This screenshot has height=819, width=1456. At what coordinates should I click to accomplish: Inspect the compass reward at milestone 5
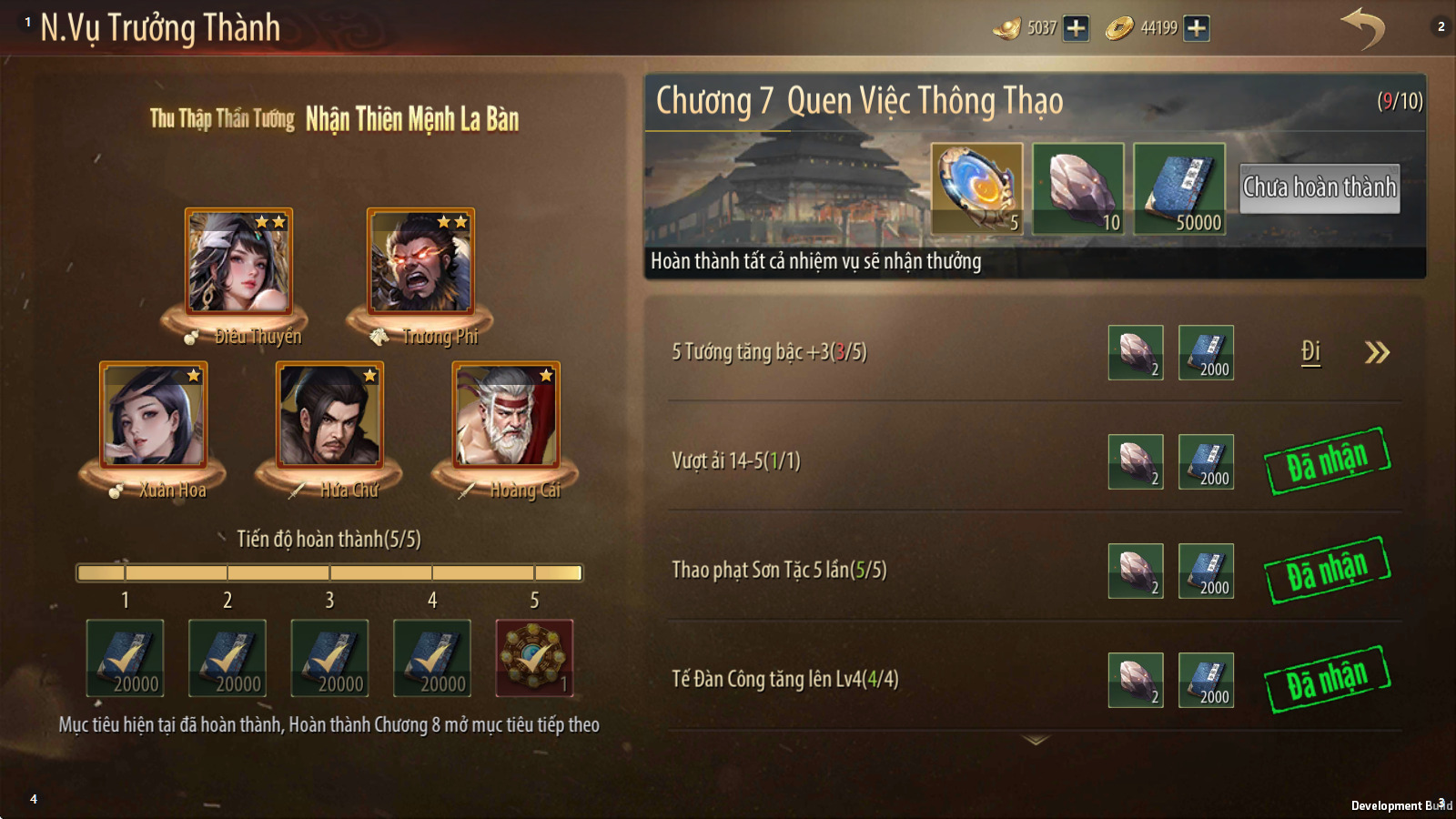coord(534,658)
